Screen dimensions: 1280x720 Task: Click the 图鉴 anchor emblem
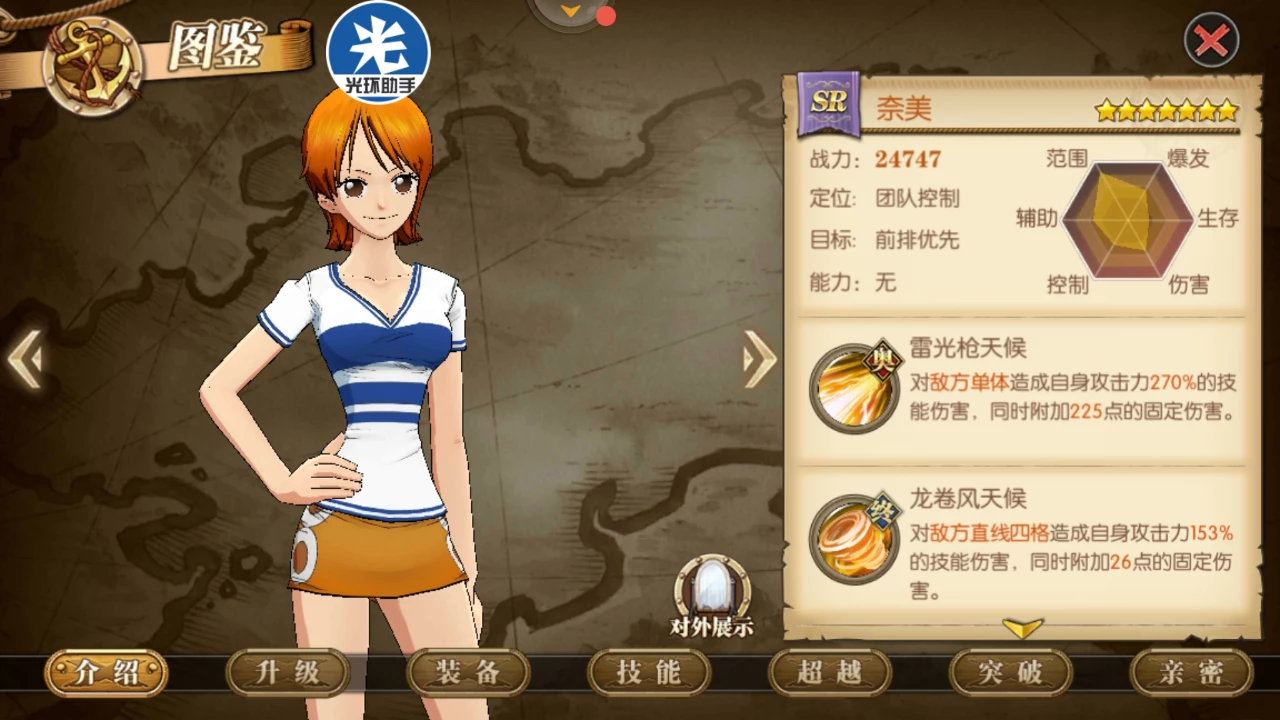[92, 64]
